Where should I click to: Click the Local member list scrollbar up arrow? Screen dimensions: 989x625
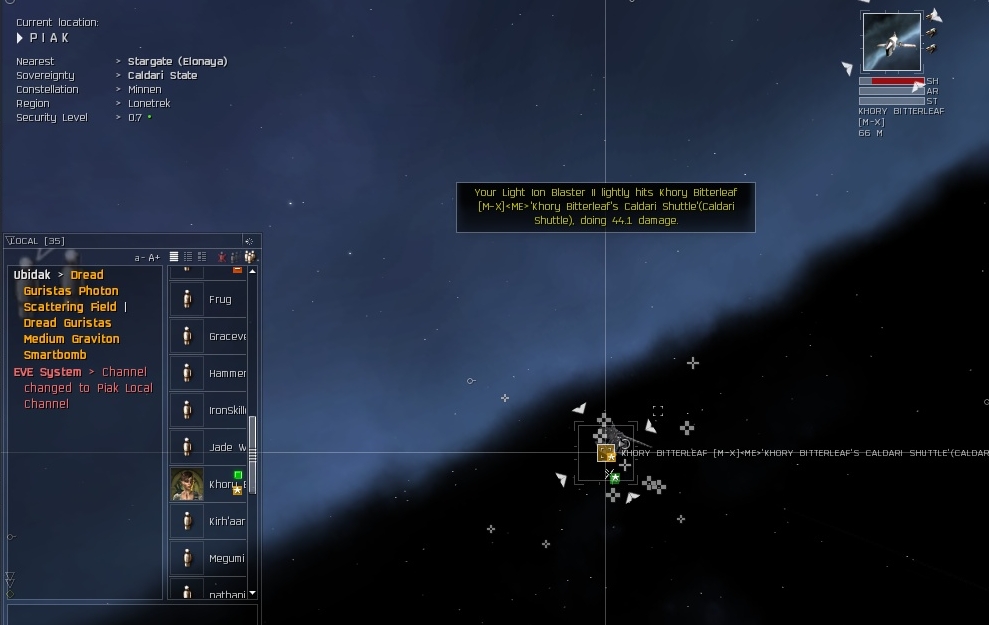[252, 271]
